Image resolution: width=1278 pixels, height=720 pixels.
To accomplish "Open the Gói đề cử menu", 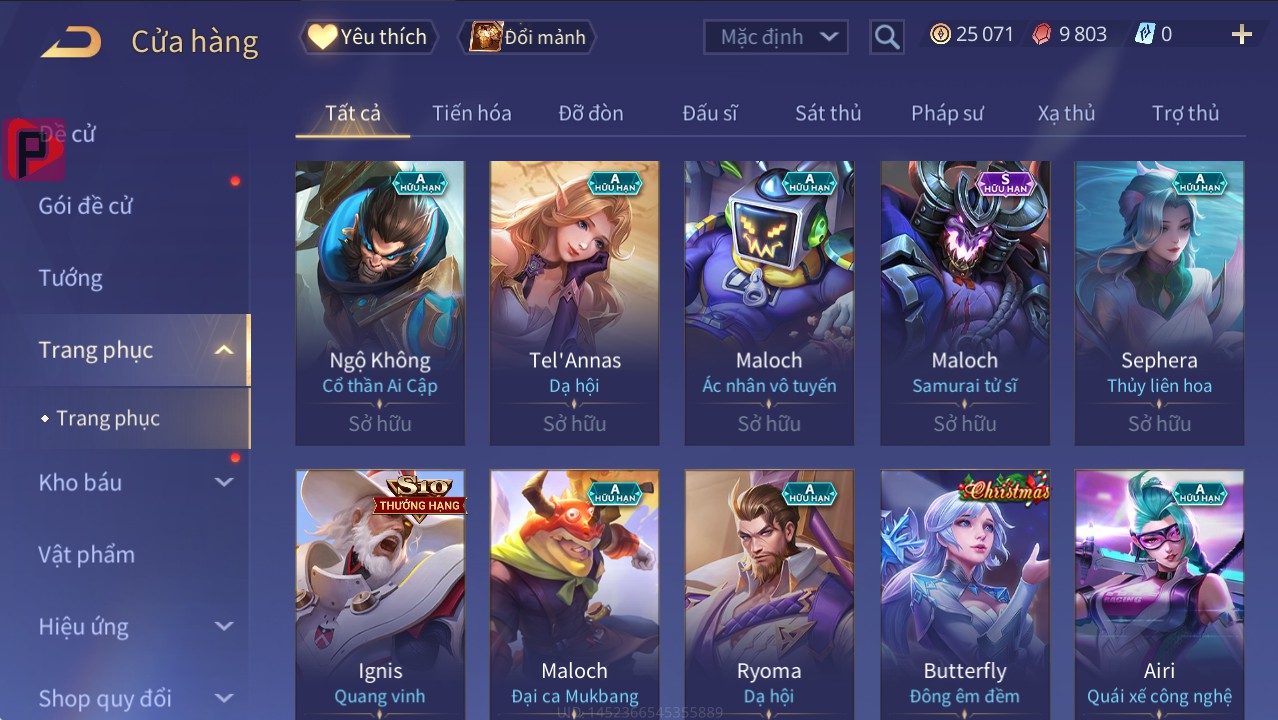I will [x=86, y=206].
